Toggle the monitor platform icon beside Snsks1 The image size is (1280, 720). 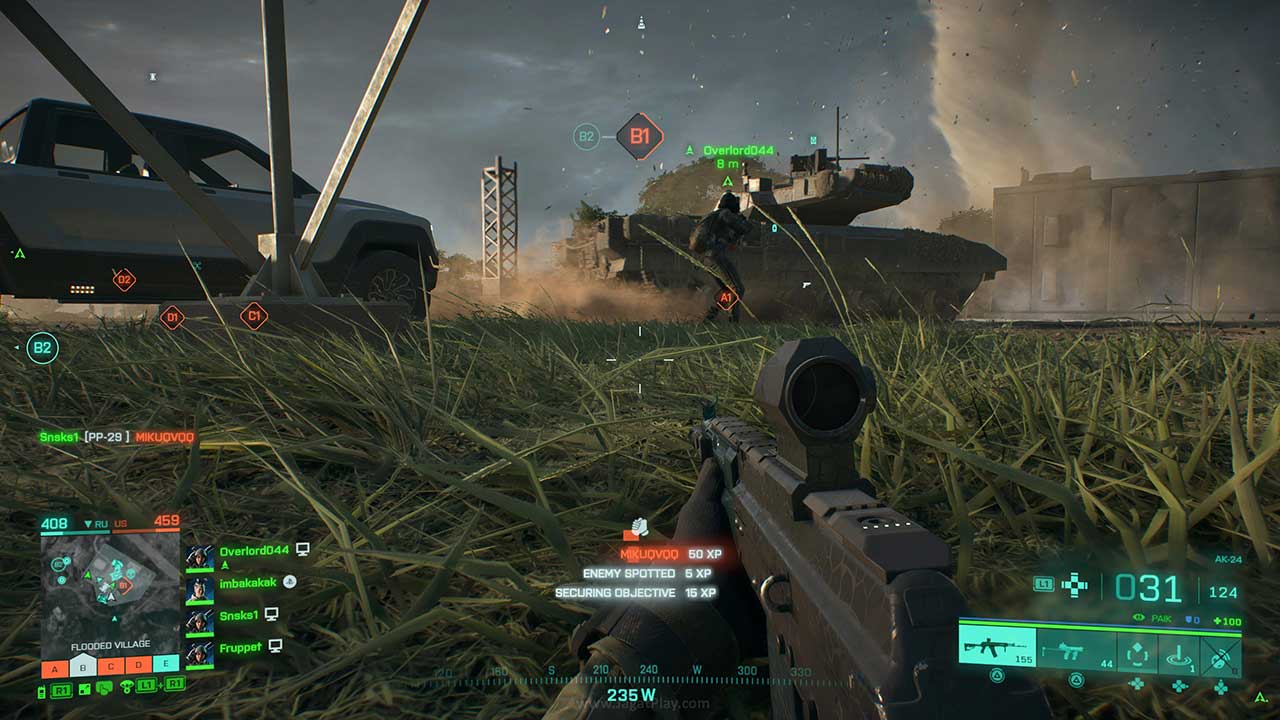(x=271, y=614)
